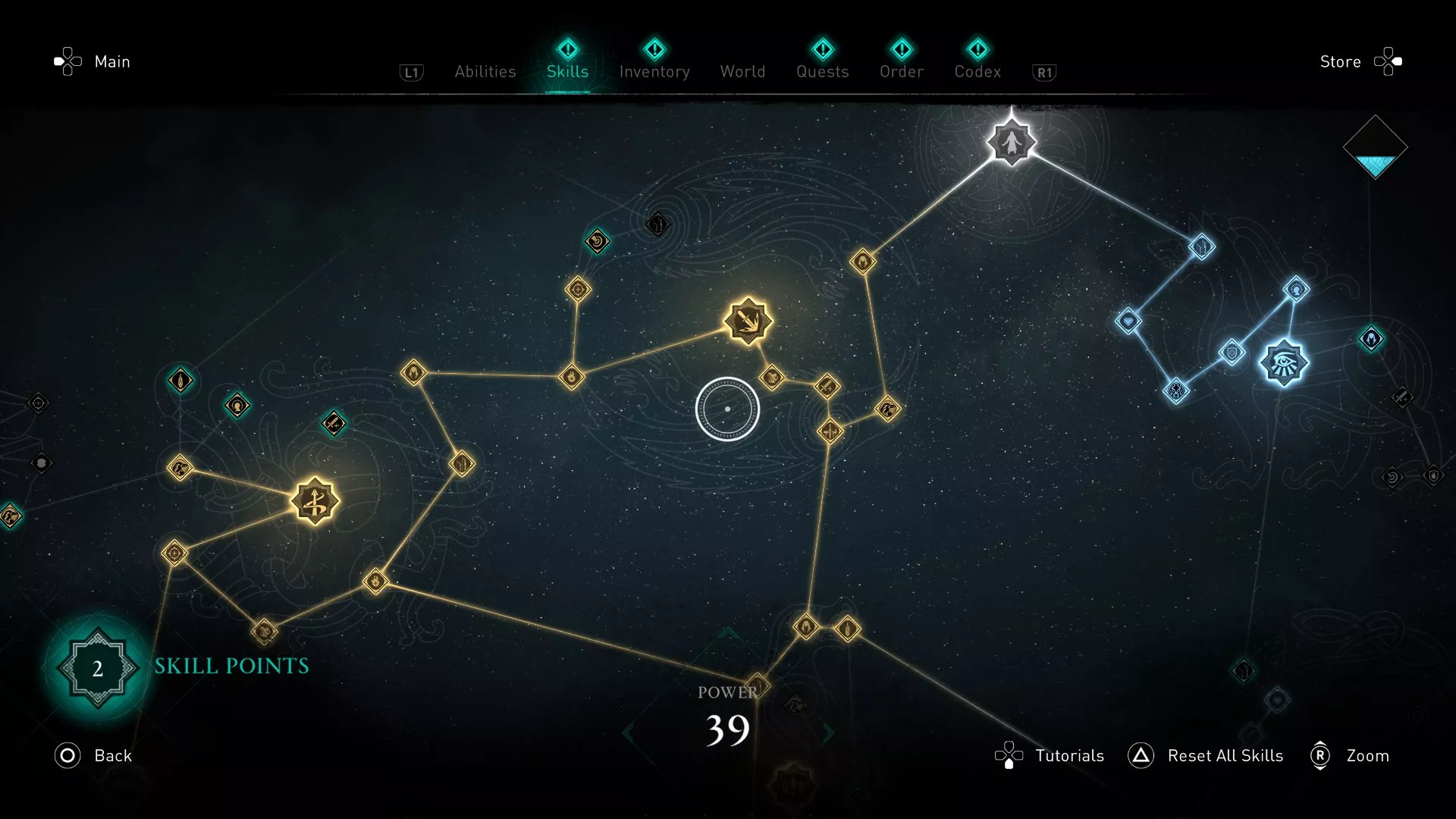Click the targeting-reticle skill node on the left branch

click(x=175, y=554)
